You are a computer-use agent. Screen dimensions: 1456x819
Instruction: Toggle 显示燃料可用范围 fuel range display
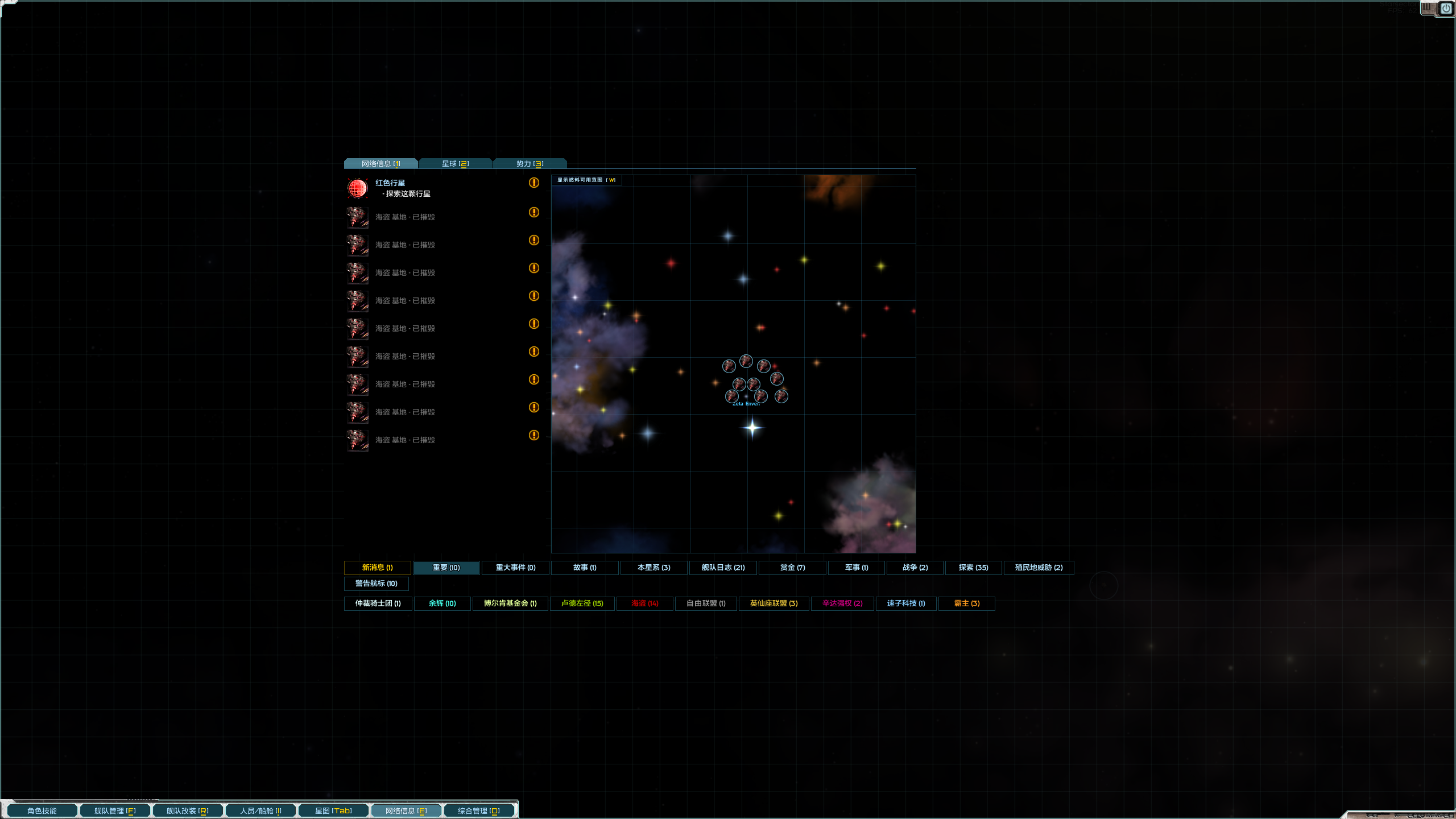click(x=587, y=180)
